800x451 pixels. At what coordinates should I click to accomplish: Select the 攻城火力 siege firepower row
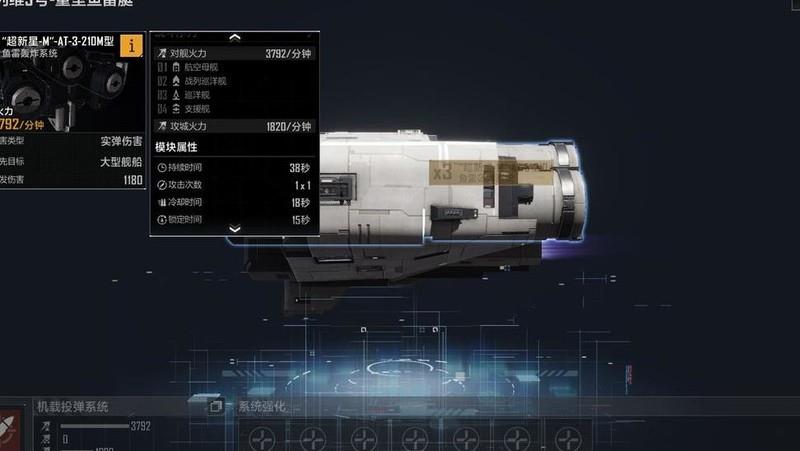pos(235,127)
